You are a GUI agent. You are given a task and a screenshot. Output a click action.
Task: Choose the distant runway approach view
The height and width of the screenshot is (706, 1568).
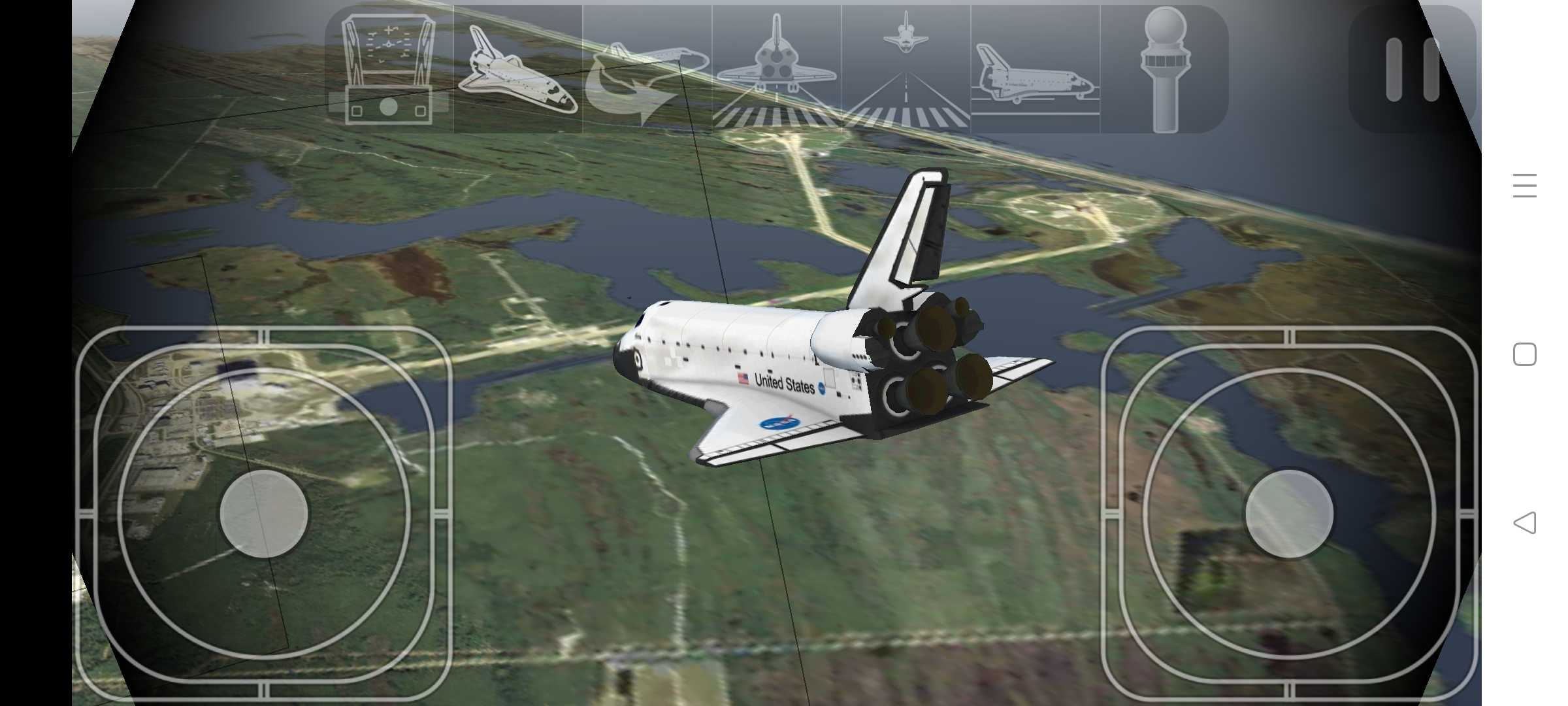(x=906, y=69)
